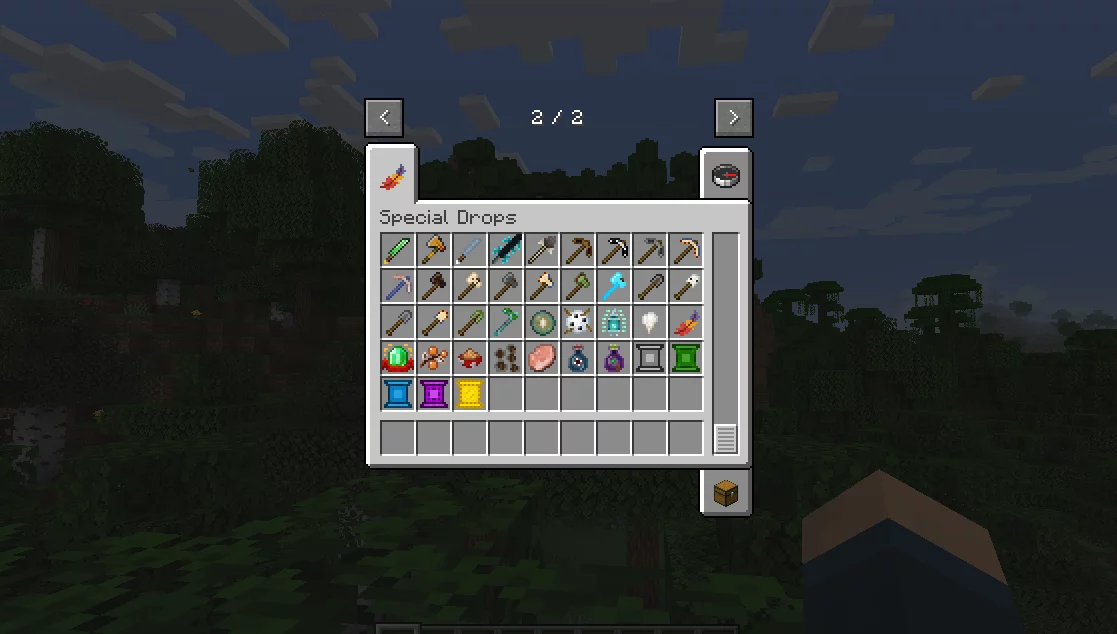Pick the green emerald sword
This screenshot has height=634, width=1117.
click(398, 250)
